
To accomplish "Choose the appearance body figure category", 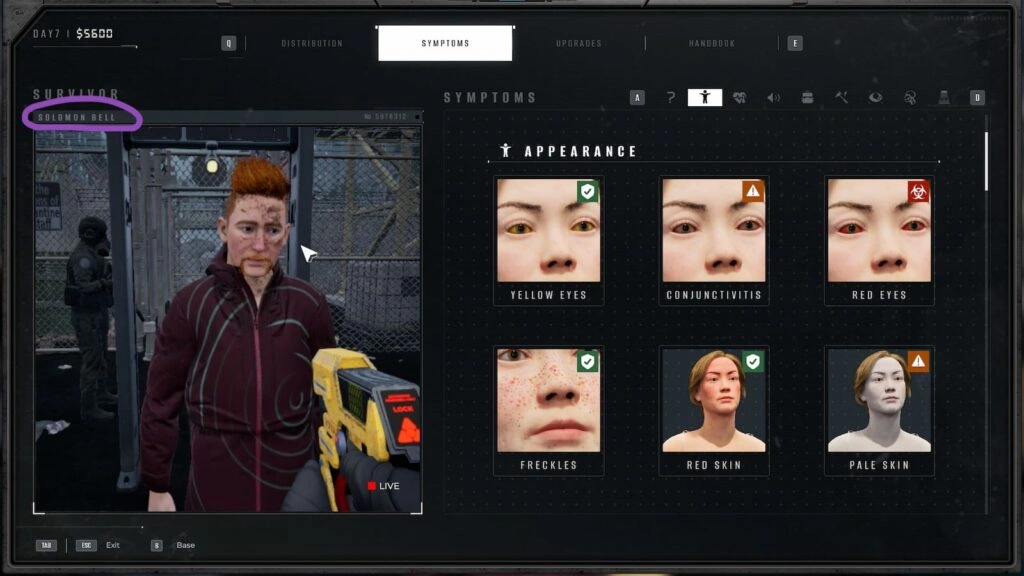I will pyautogui.click(x=705, y=97).
